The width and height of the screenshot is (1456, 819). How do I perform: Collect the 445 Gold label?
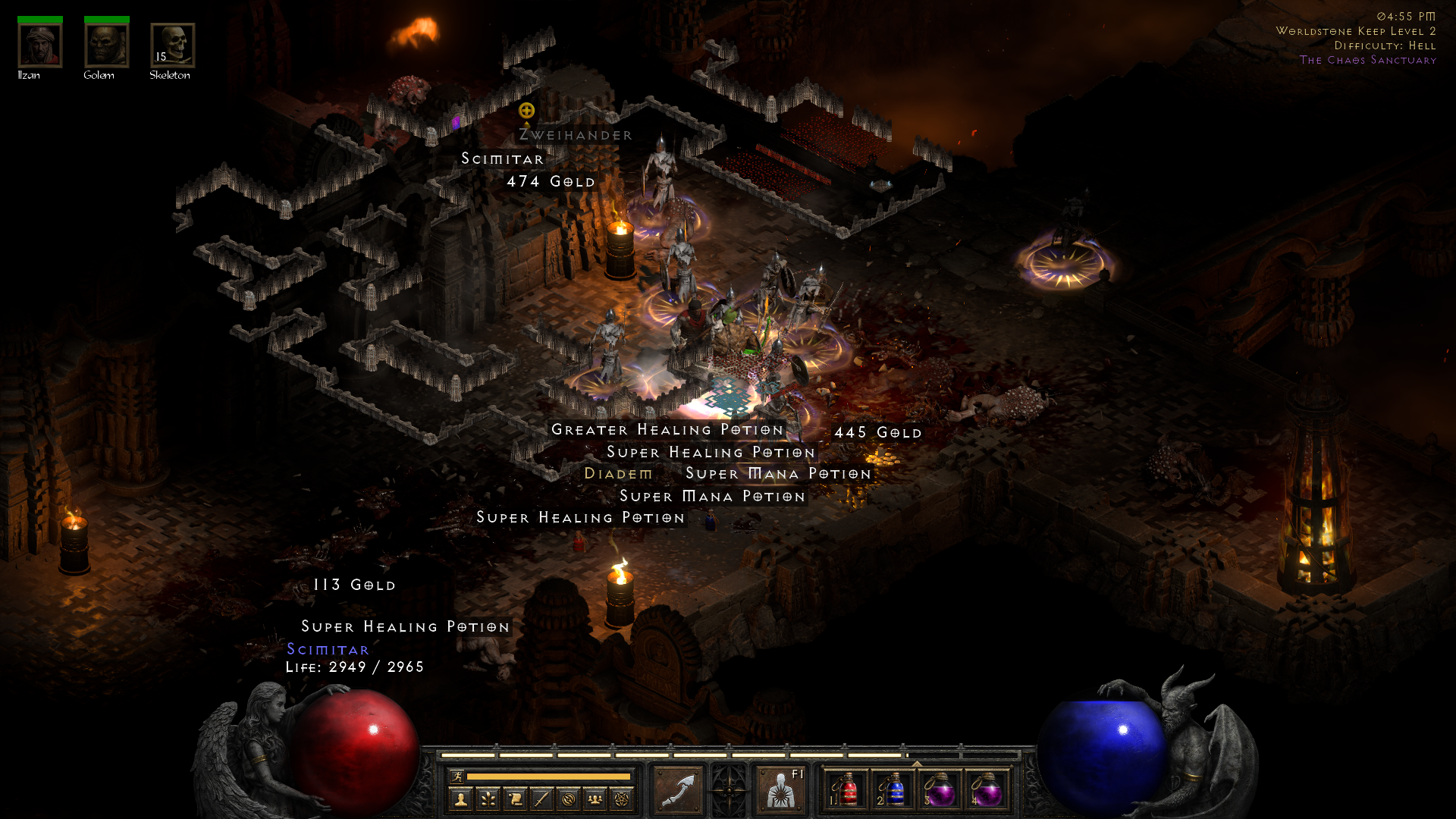878,433
